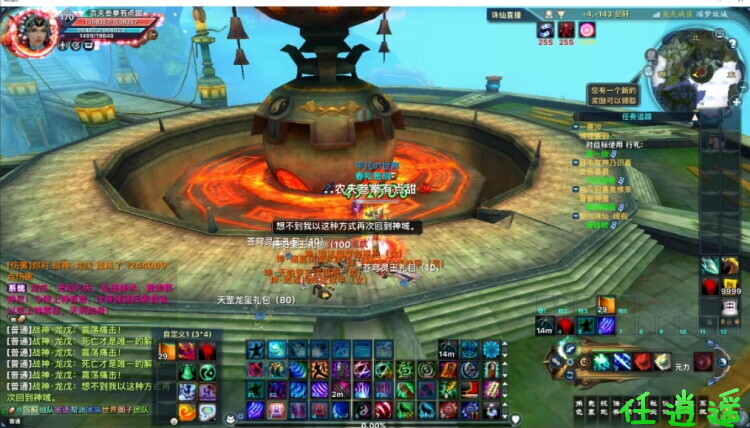Click the white cat face button
Screen dimensions: 750x428
[230, 418]
